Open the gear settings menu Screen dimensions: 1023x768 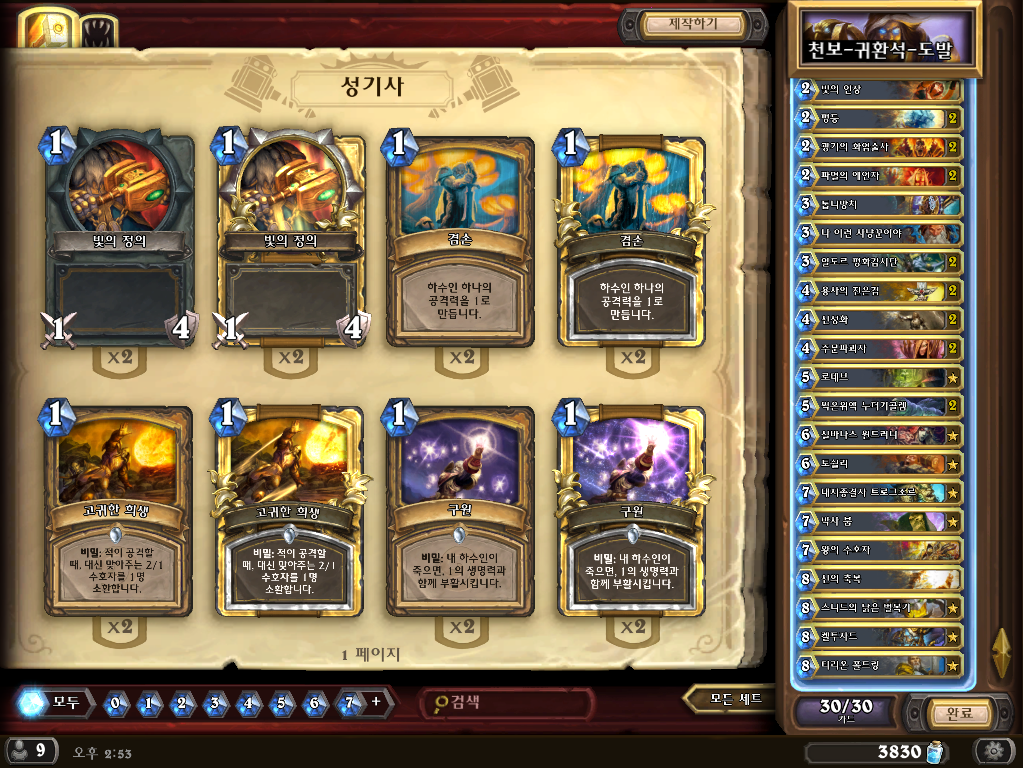point(994,751)
